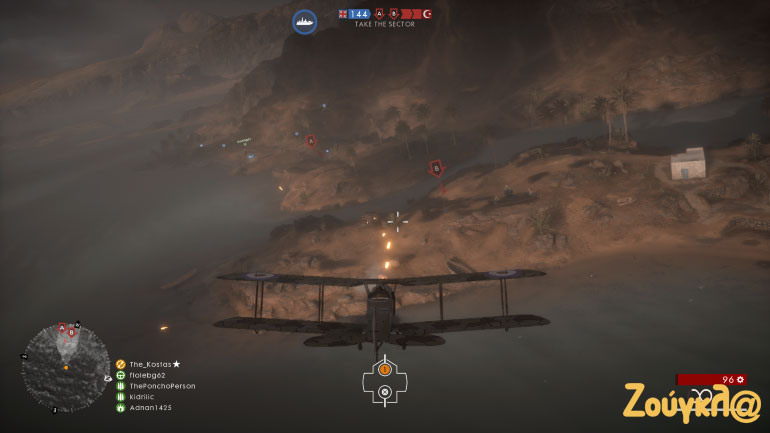The width and height of the screenshot is (770, 433).
Task: Open the circular minimap
Action: (66, 367)
